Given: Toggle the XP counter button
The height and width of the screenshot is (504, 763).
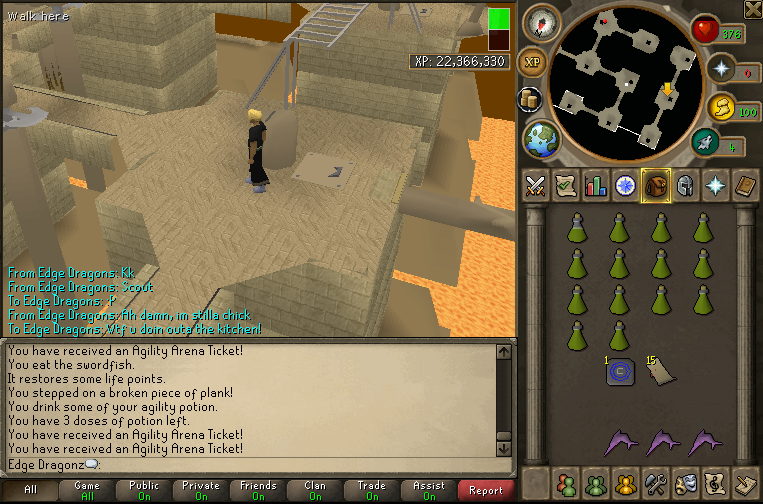Looking at the screenshot, I should [533, 61].
